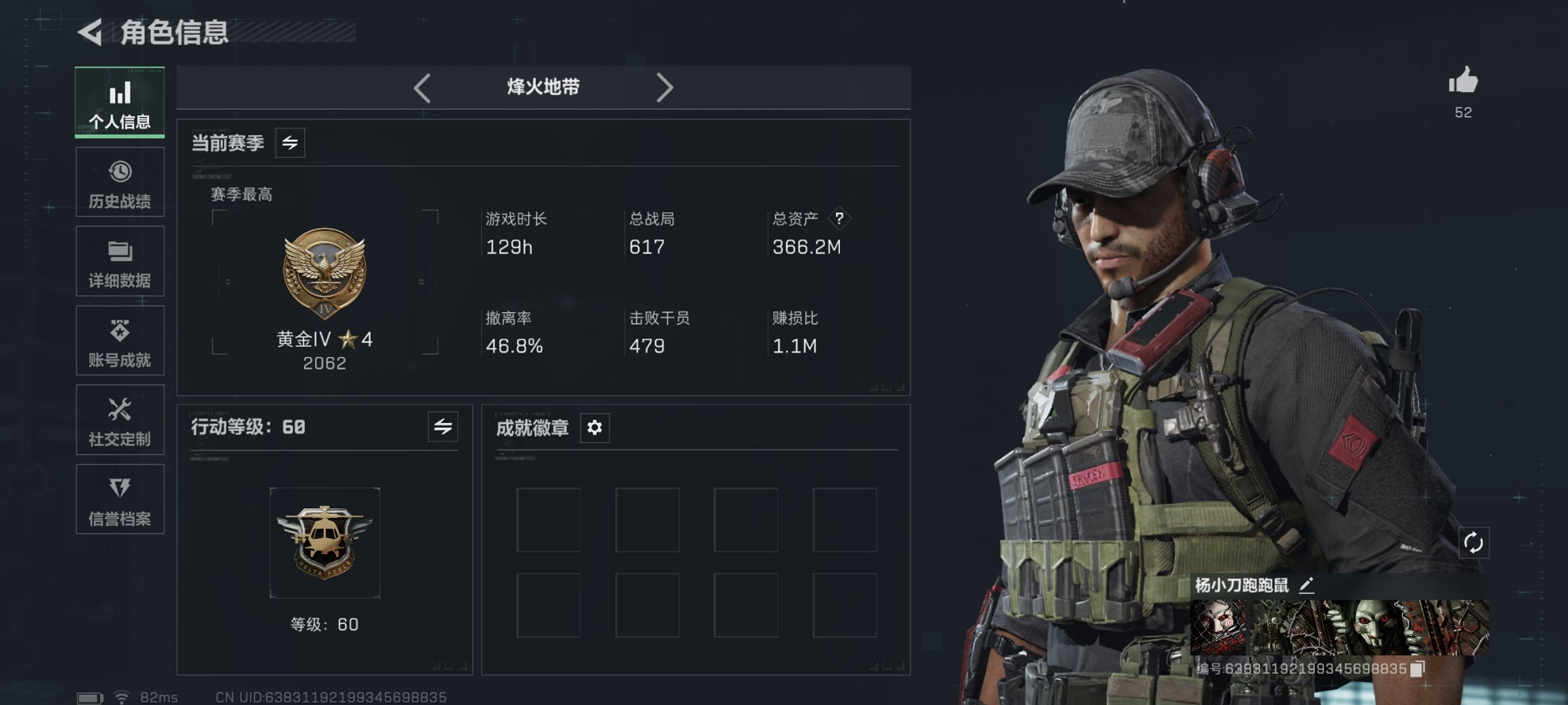Go back with the top-left arrow
Image resolution: width=1568 pixels, height=705 pixels.
(90, 32)
